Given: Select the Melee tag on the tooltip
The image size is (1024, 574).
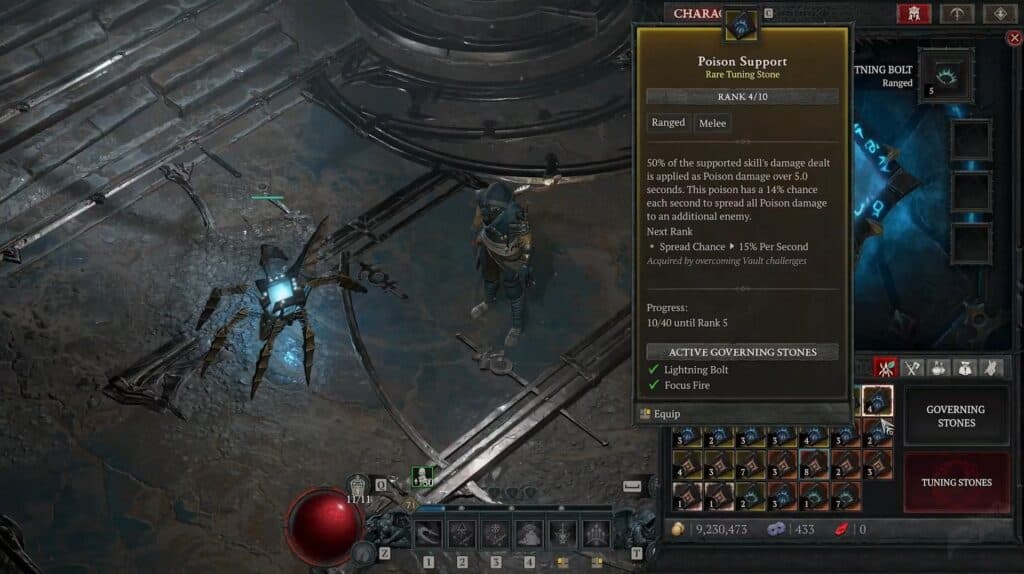Looking at the screenshot, I should tap(713, 123).
